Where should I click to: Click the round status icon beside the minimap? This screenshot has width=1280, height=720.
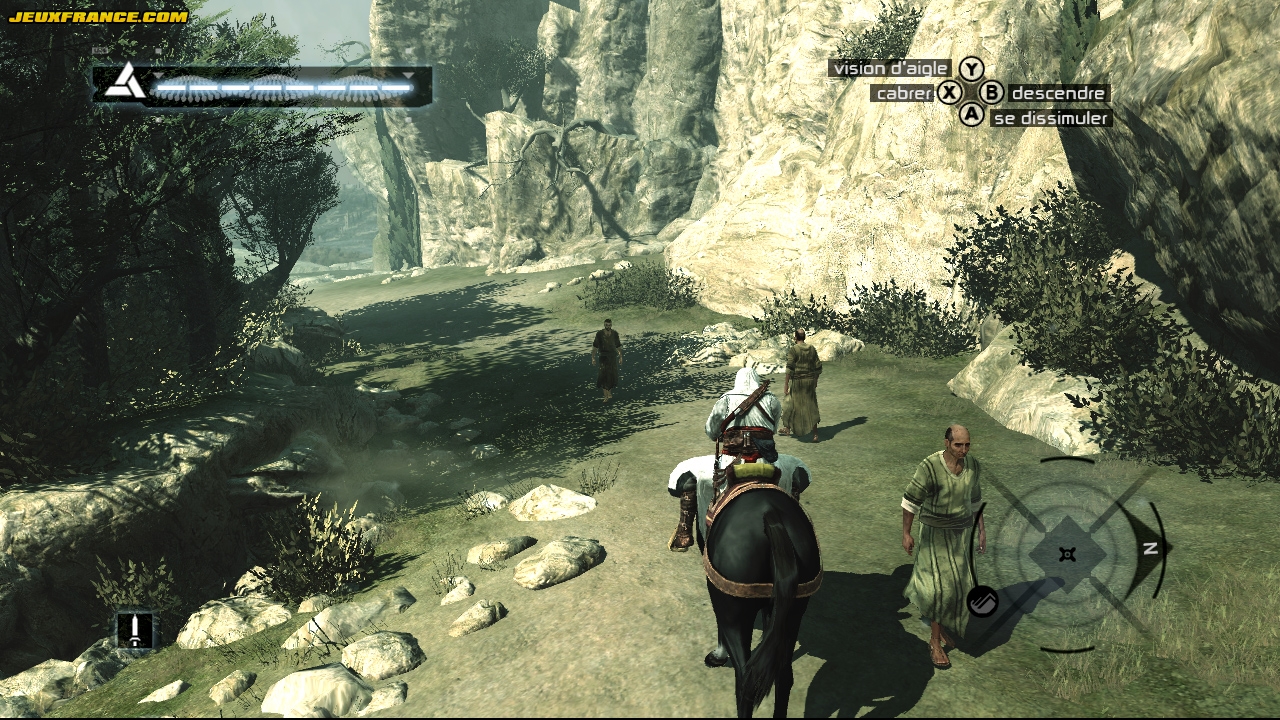[983, 601]
